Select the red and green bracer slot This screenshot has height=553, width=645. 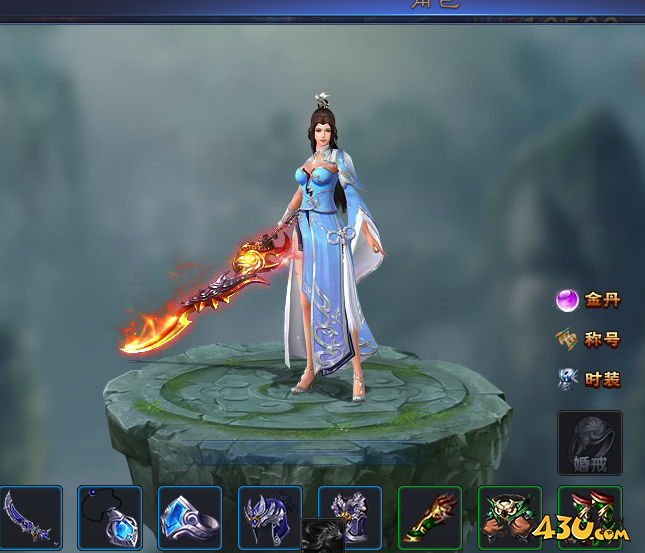click(430, 517)
